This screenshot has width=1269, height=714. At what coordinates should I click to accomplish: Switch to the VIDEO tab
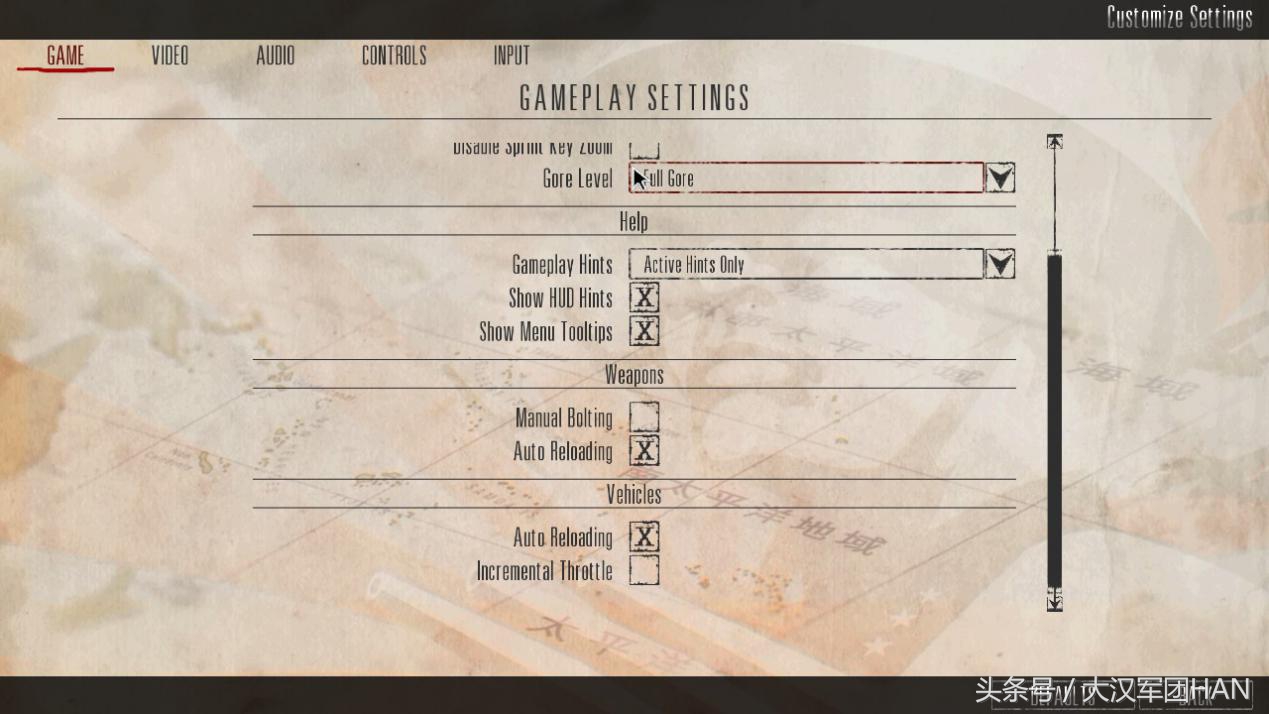[x=170, y=56]
